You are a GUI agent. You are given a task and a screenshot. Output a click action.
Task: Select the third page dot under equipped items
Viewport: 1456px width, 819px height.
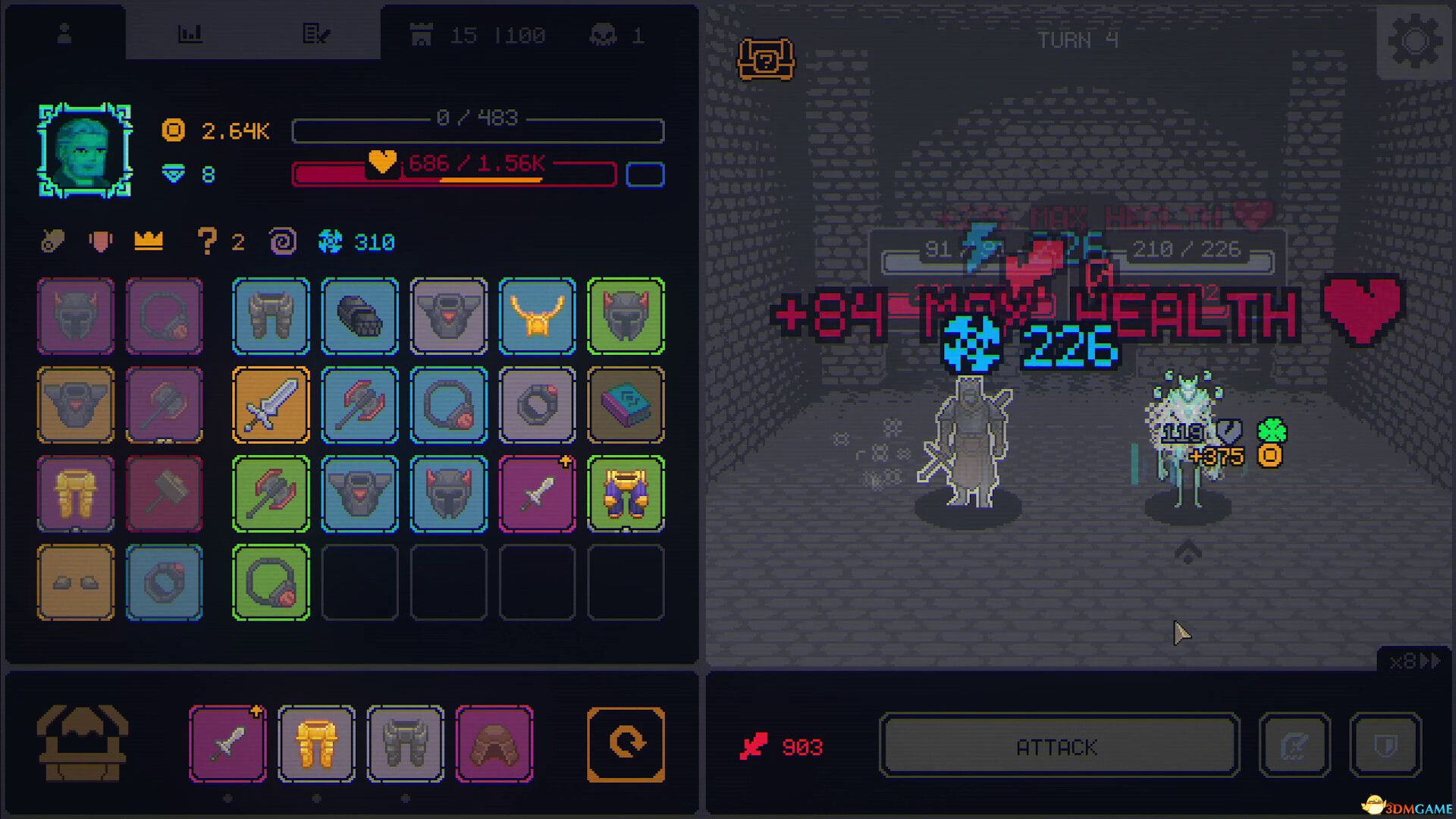[x=406, y=799]
